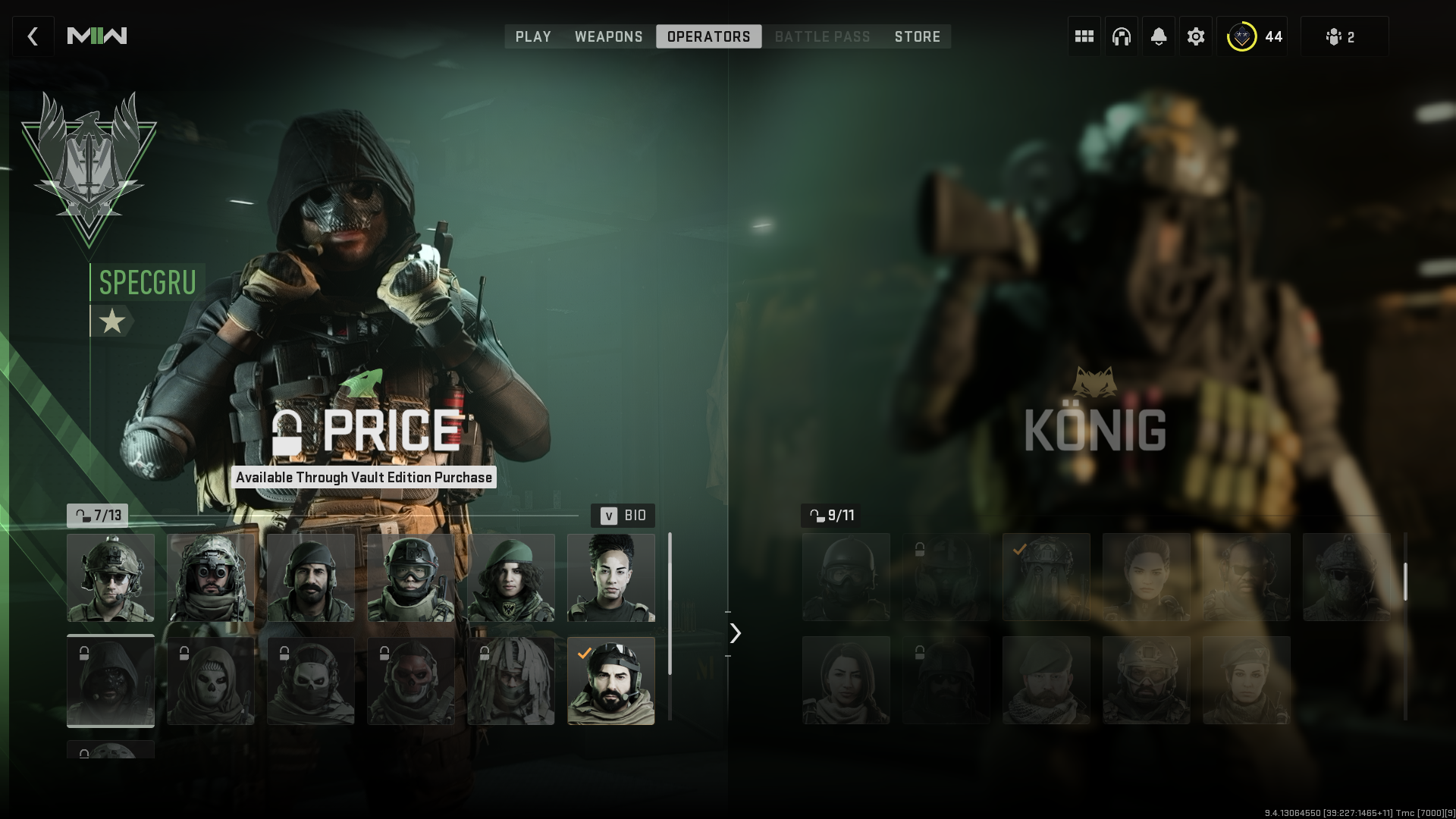Open the audio headset settings icon

[1121, 36]
